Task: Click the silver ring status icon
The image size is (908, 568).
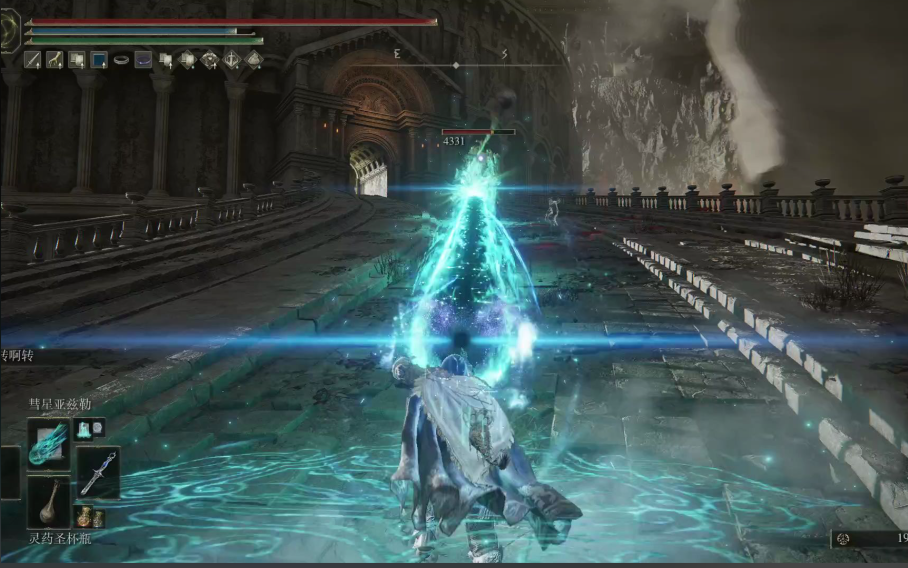Action: coord(121,60)
